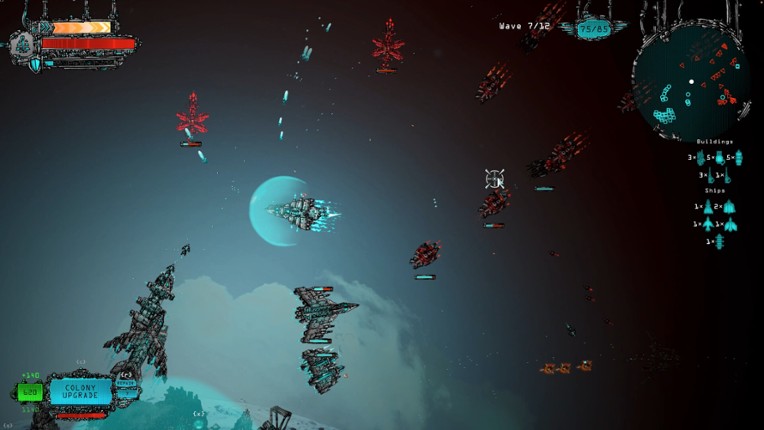The image size is (764, 430).
Task: Select the player ship portrait icon
Action: tap(22, 44)
